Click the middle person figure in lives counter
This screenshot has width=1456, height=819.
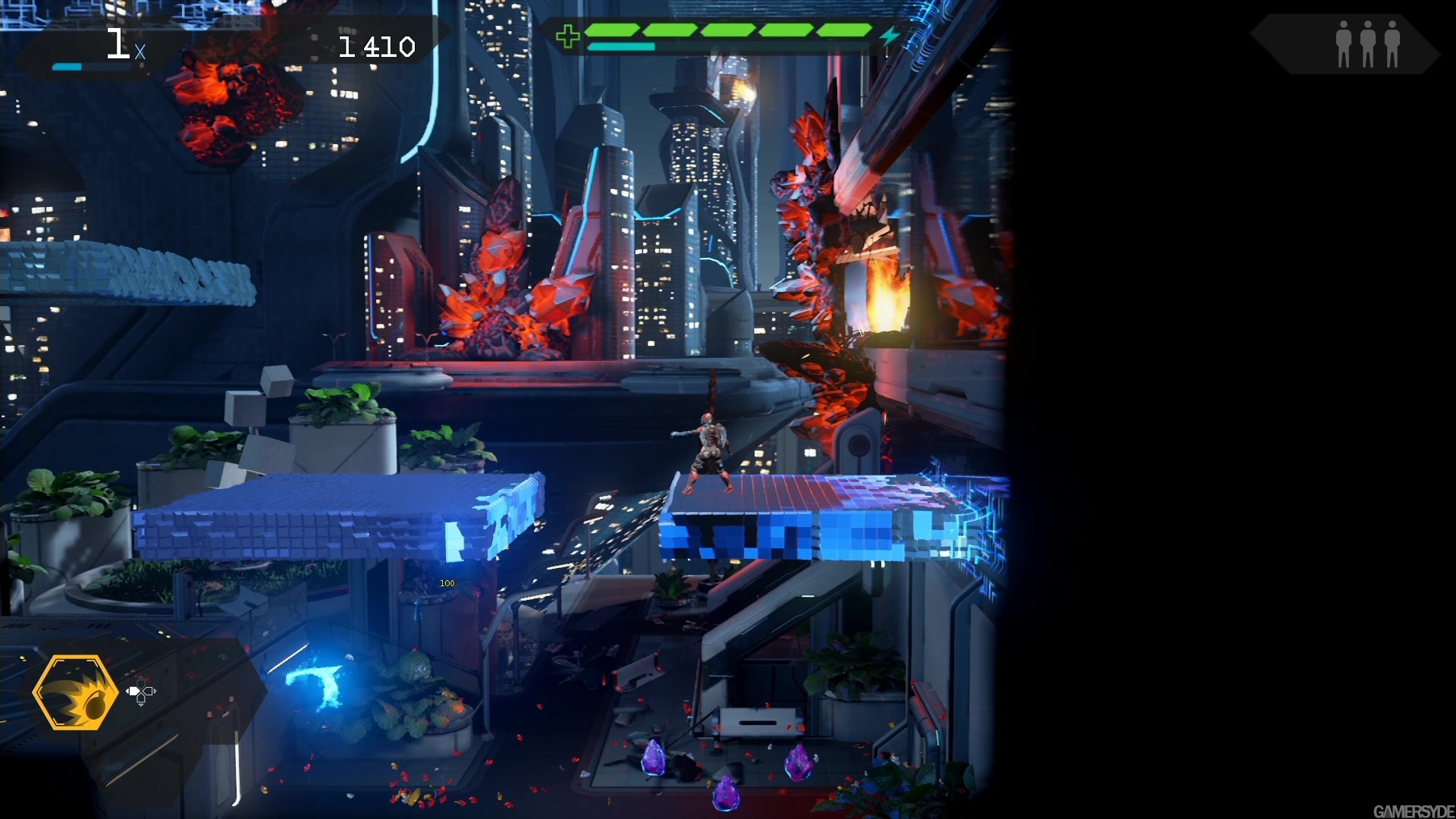tap(1368, 43)
